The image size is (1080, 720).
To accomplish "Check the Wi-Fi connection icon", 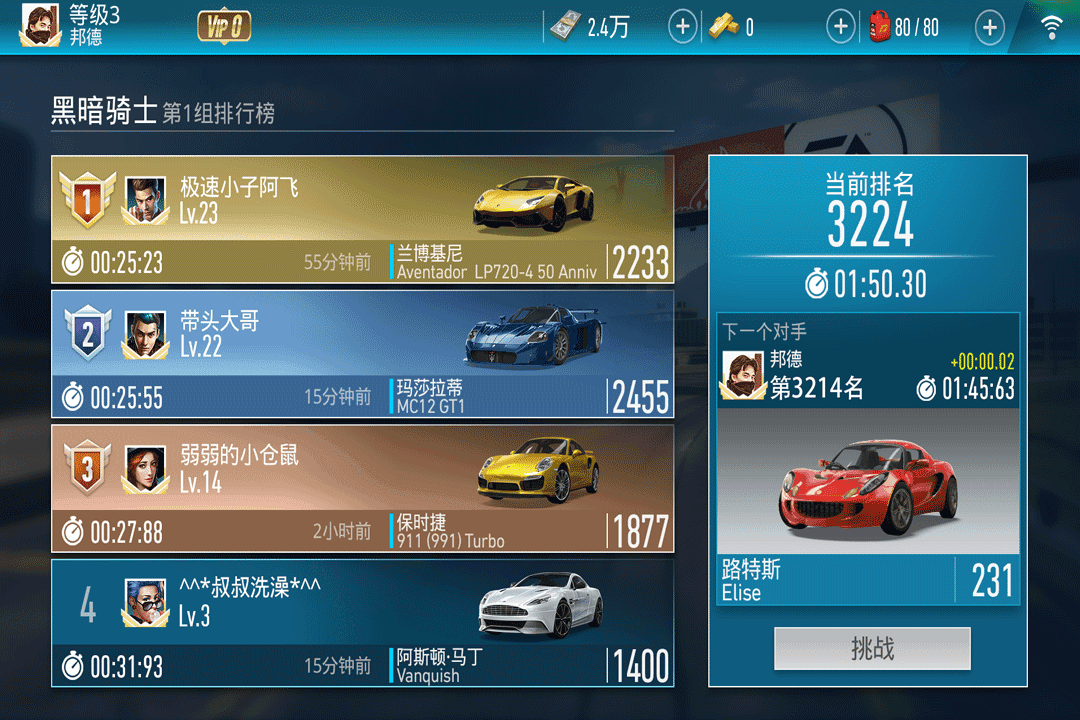I will (1052, 27).
